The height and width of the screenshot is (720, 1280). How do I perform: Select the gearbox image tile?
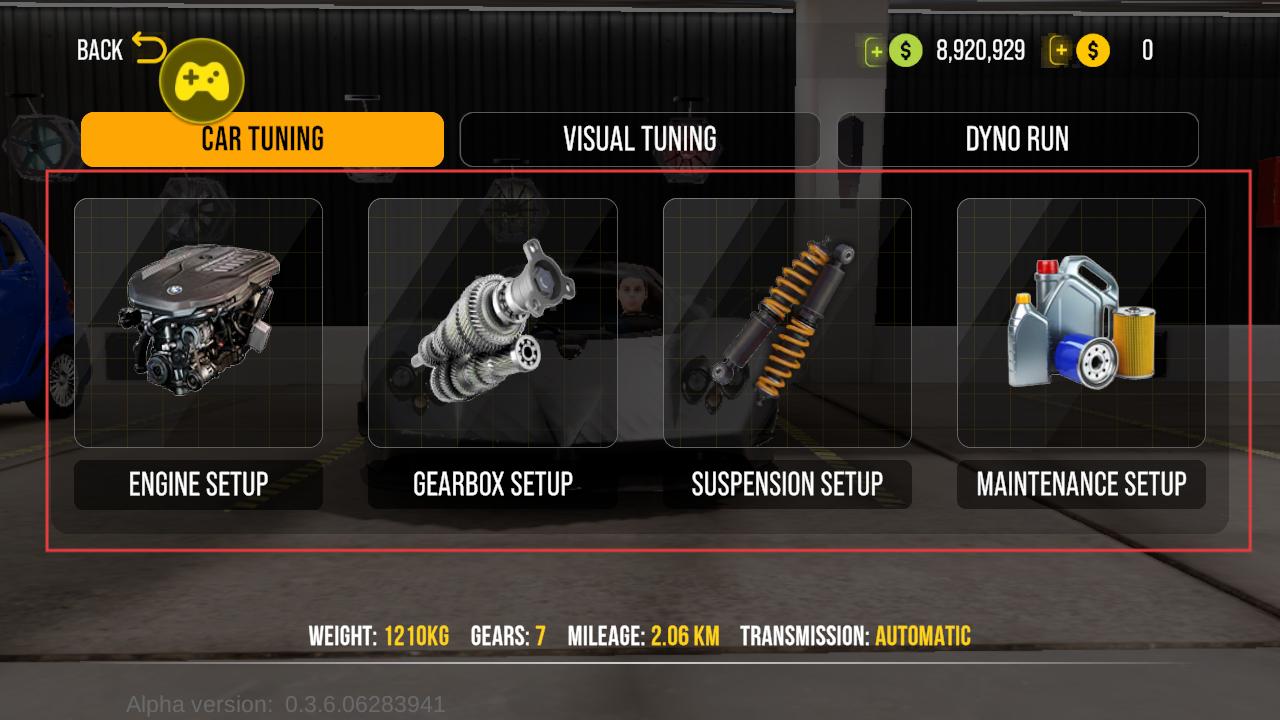click(x=492, y=322)
